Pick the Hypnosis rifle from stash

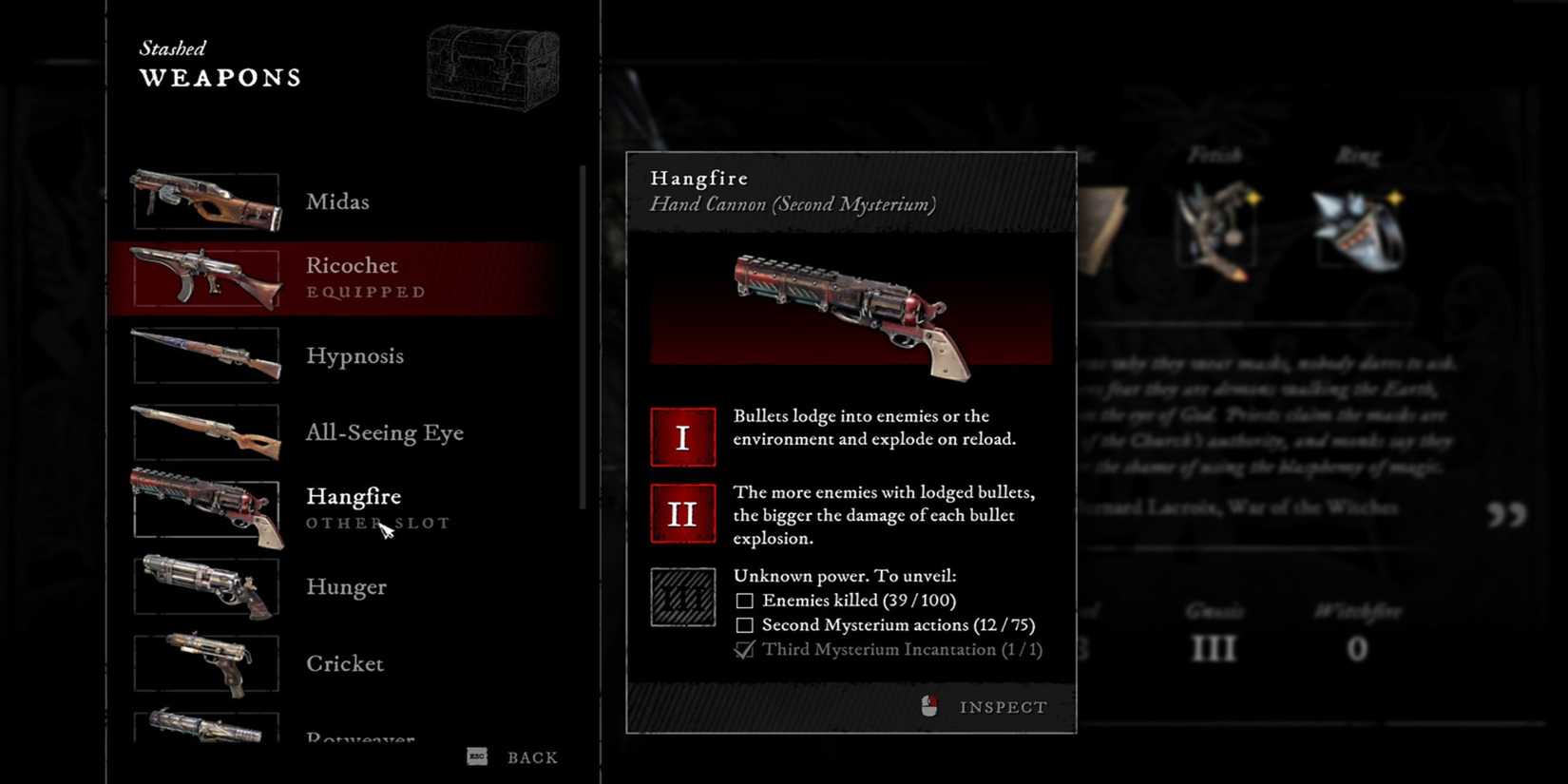[x=354, y=355]
